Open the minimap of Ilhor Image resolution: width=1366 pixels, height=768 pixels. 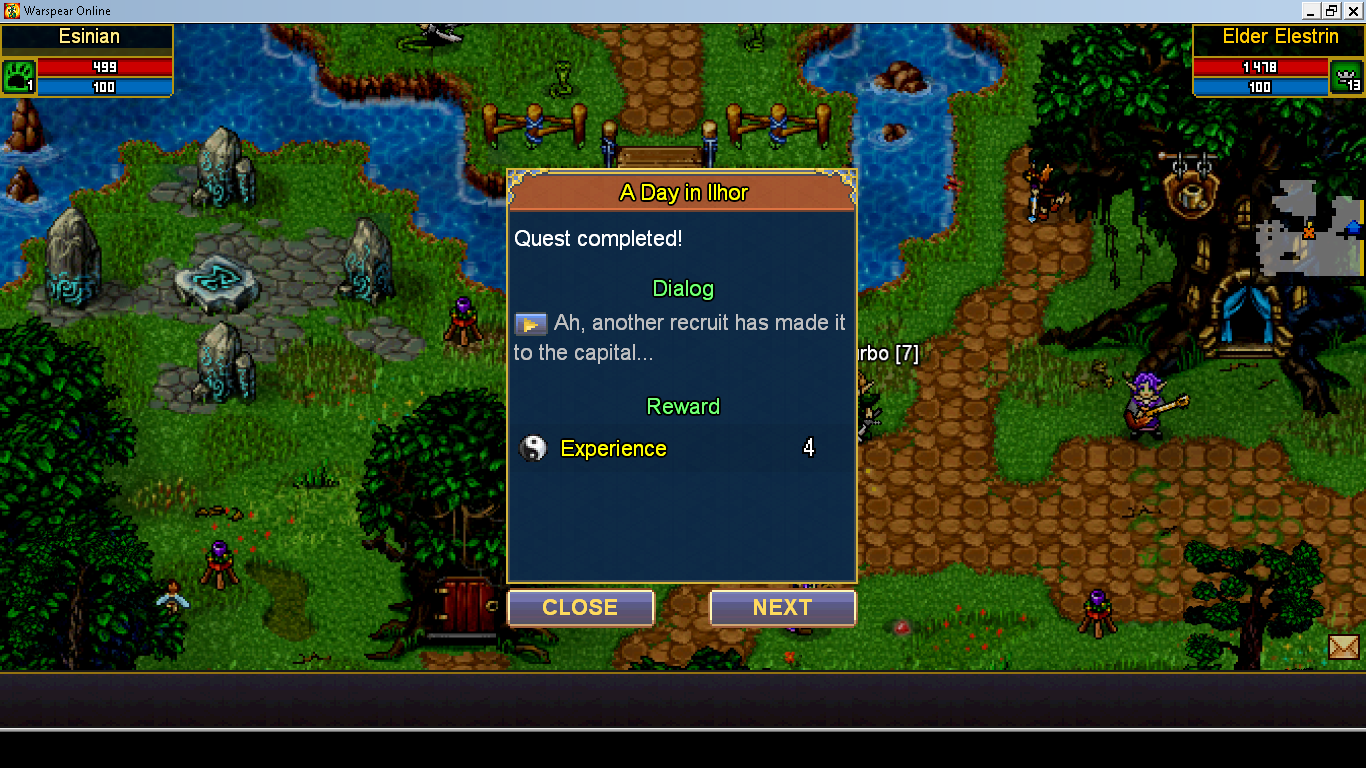[1308, 228]
